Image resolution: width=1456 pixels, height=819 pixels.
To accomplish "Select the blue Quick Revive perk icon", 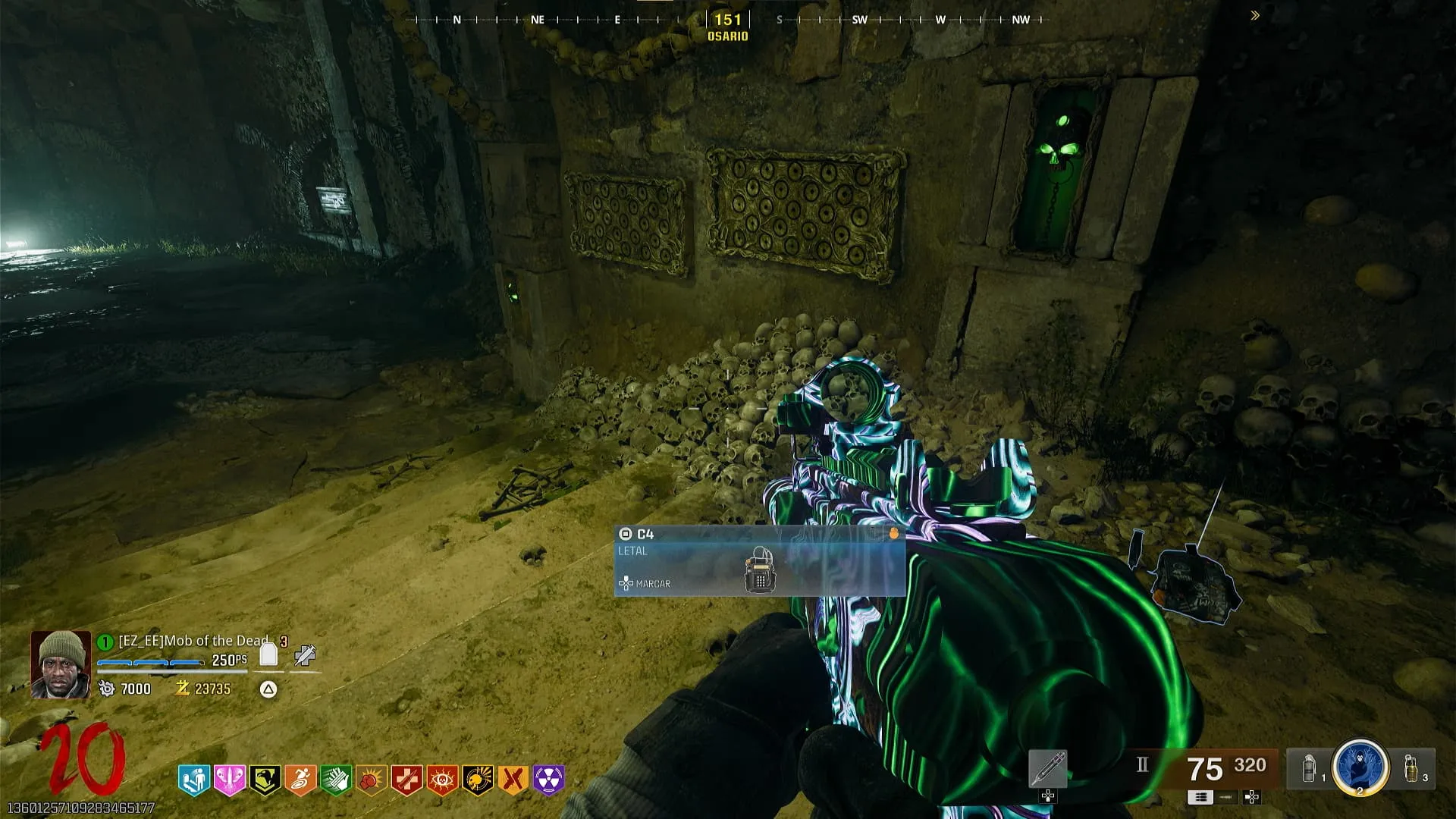I will click(x=193, y=779).
